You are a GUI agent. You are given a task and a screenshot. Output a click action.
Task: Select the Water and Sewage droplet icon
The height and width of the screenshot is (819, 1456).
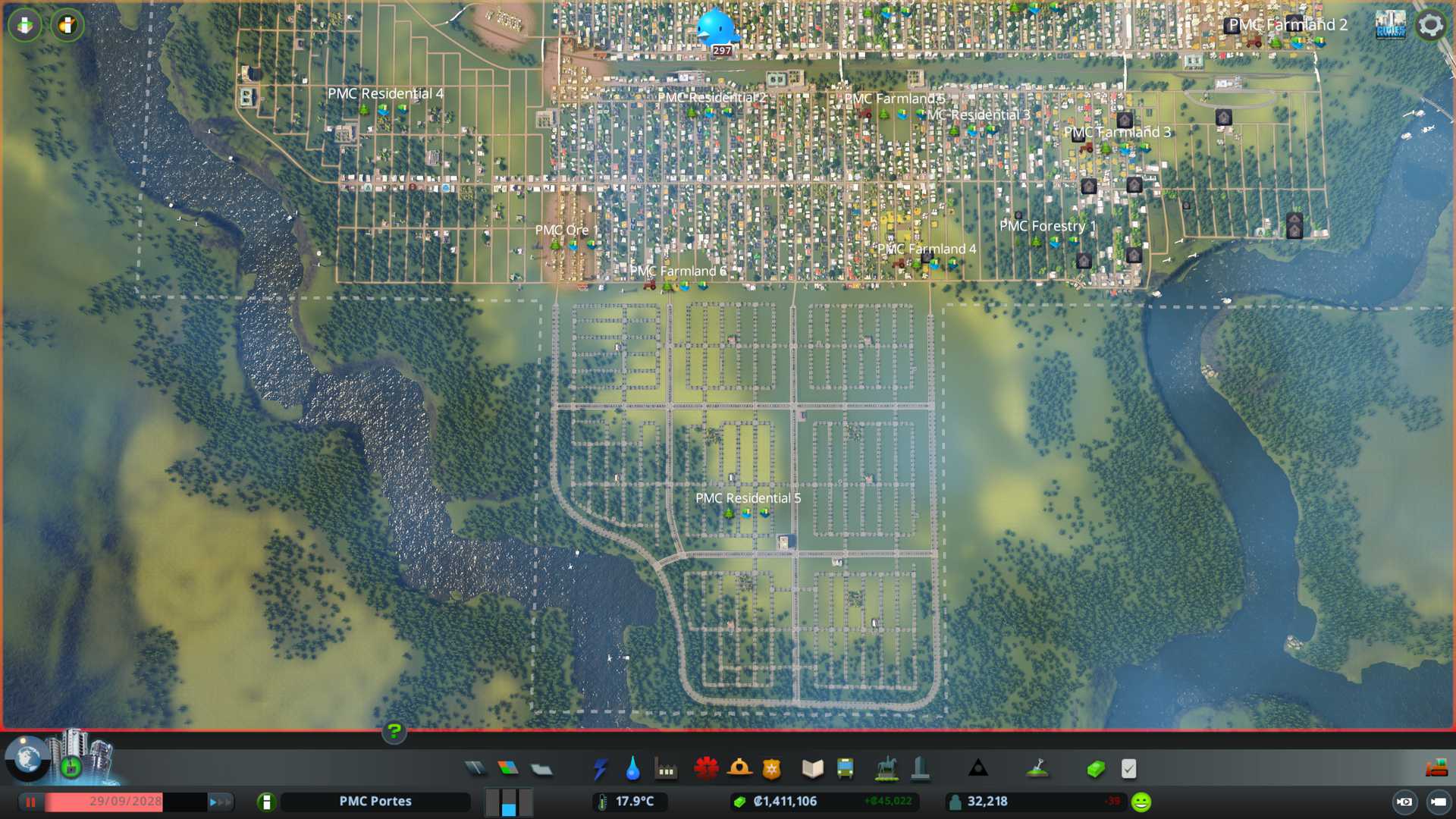click(632, 769)
